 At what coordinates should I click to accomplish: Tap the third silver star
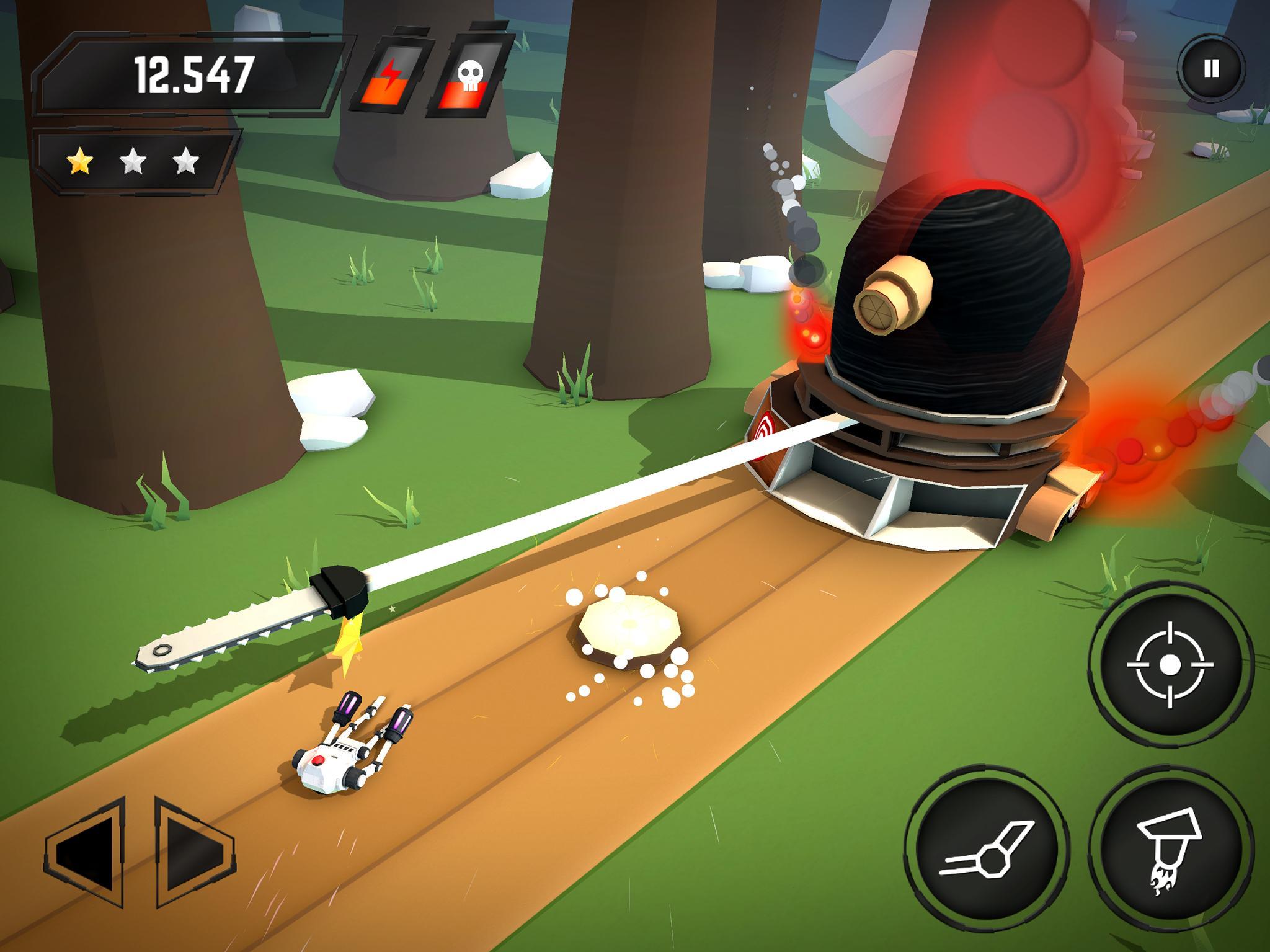[186, 160]
